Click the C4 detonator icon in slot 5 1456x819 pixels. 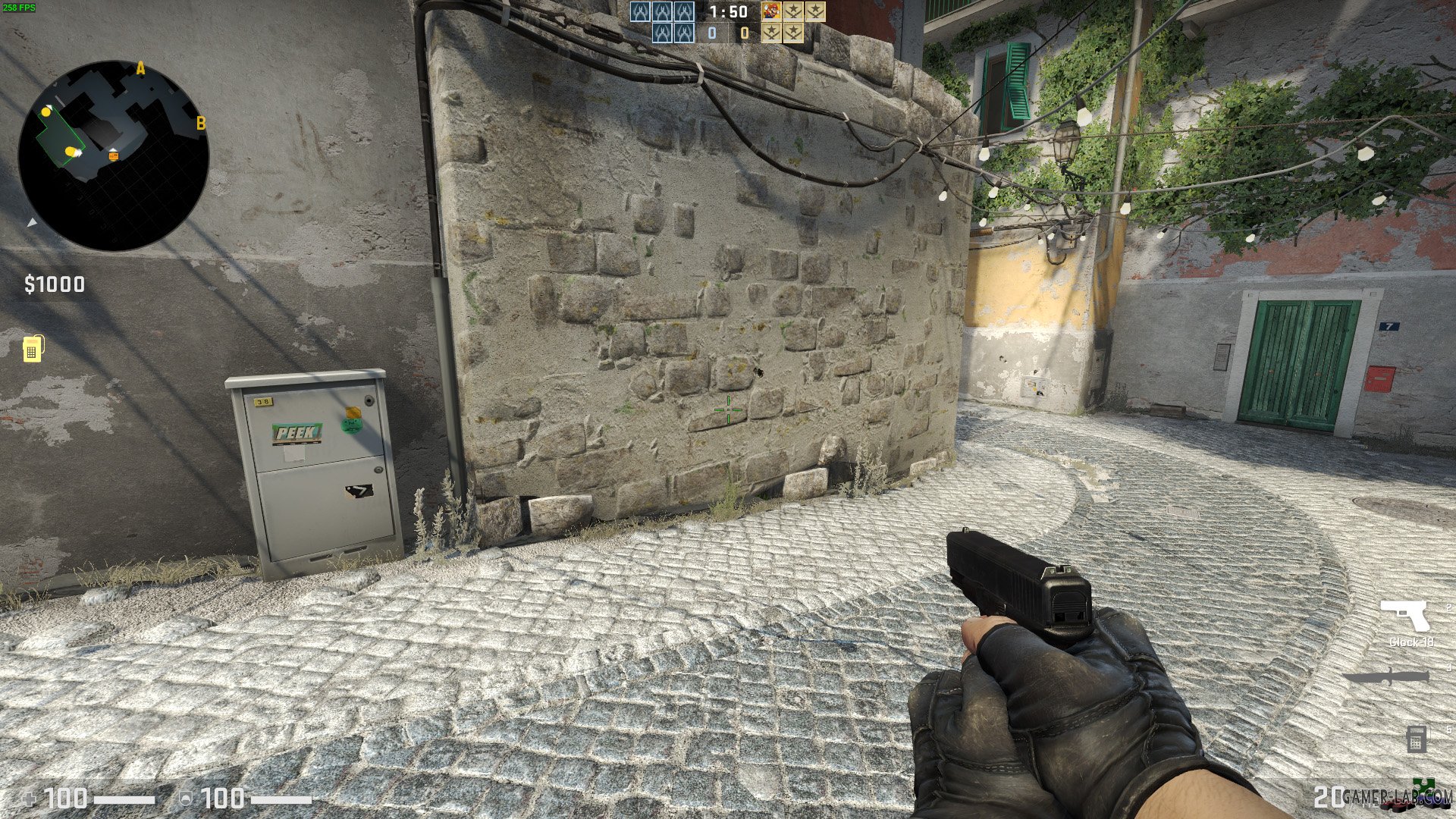click(1417, 737)
